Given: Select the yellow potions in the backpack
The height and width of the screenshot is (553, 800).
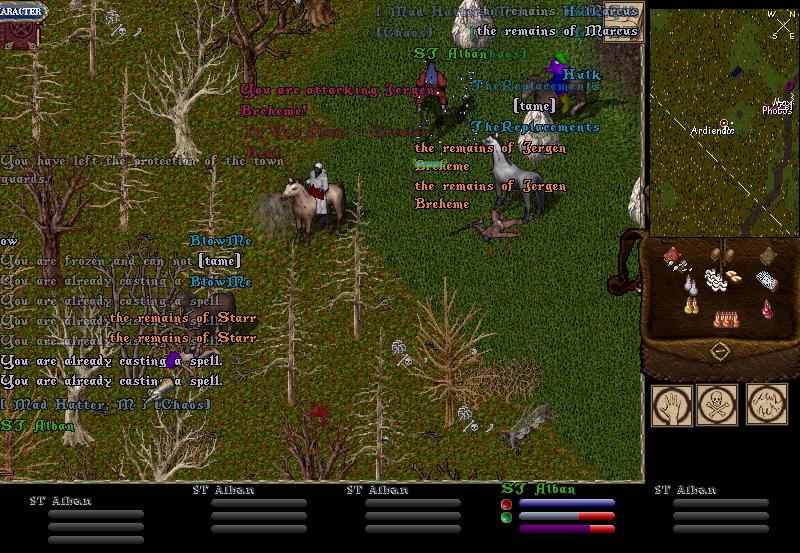Looking at the screenshot, I should pyautogui.click(x=690, y=306).
